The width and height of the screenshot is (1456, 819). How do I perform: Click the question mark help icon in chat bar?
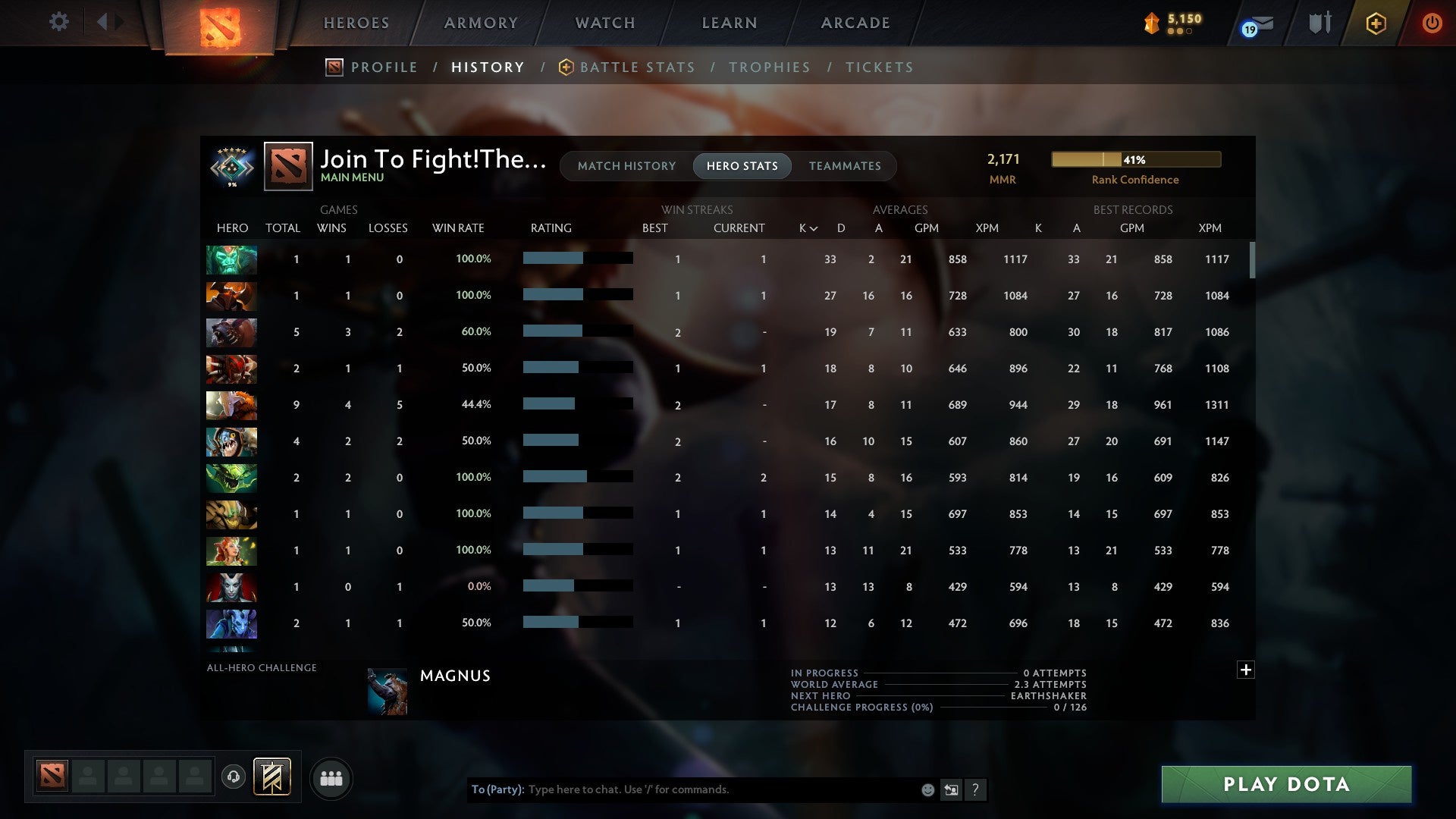pyautogui.click(x=976, y=790)
